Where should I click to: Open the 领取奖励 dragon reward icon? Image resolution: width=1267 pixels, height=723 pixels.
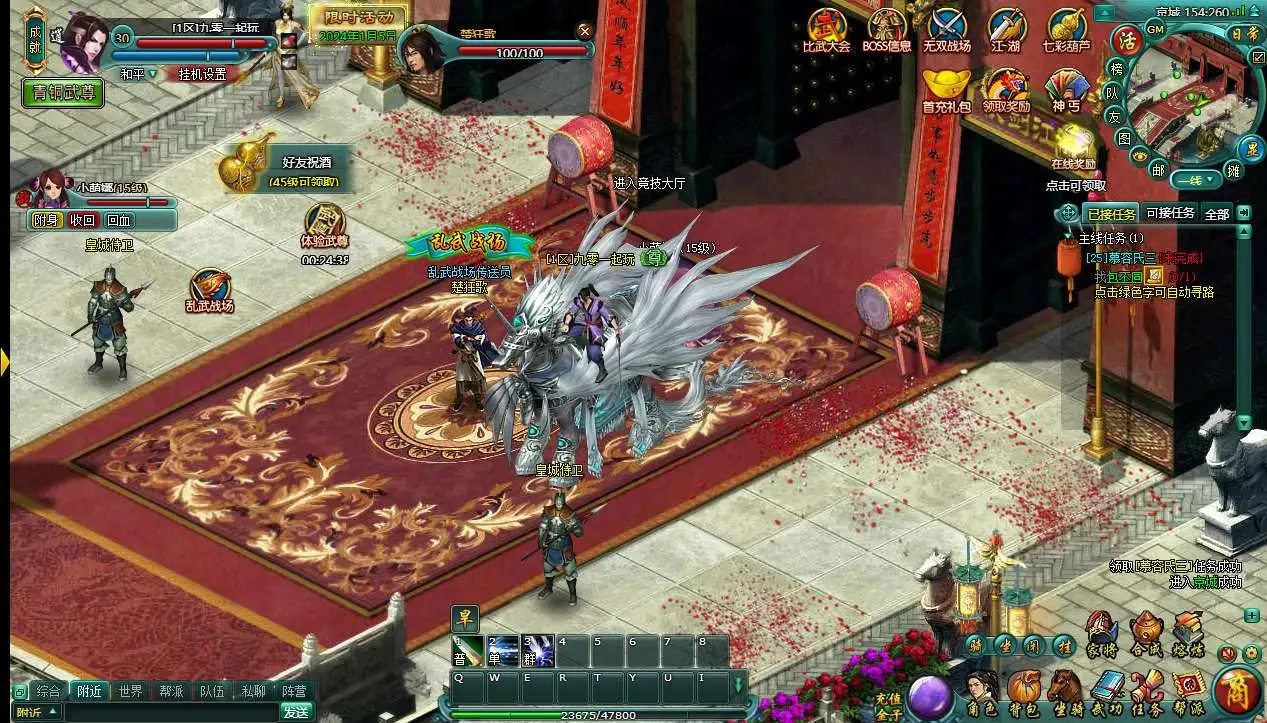pos(1005,86)
